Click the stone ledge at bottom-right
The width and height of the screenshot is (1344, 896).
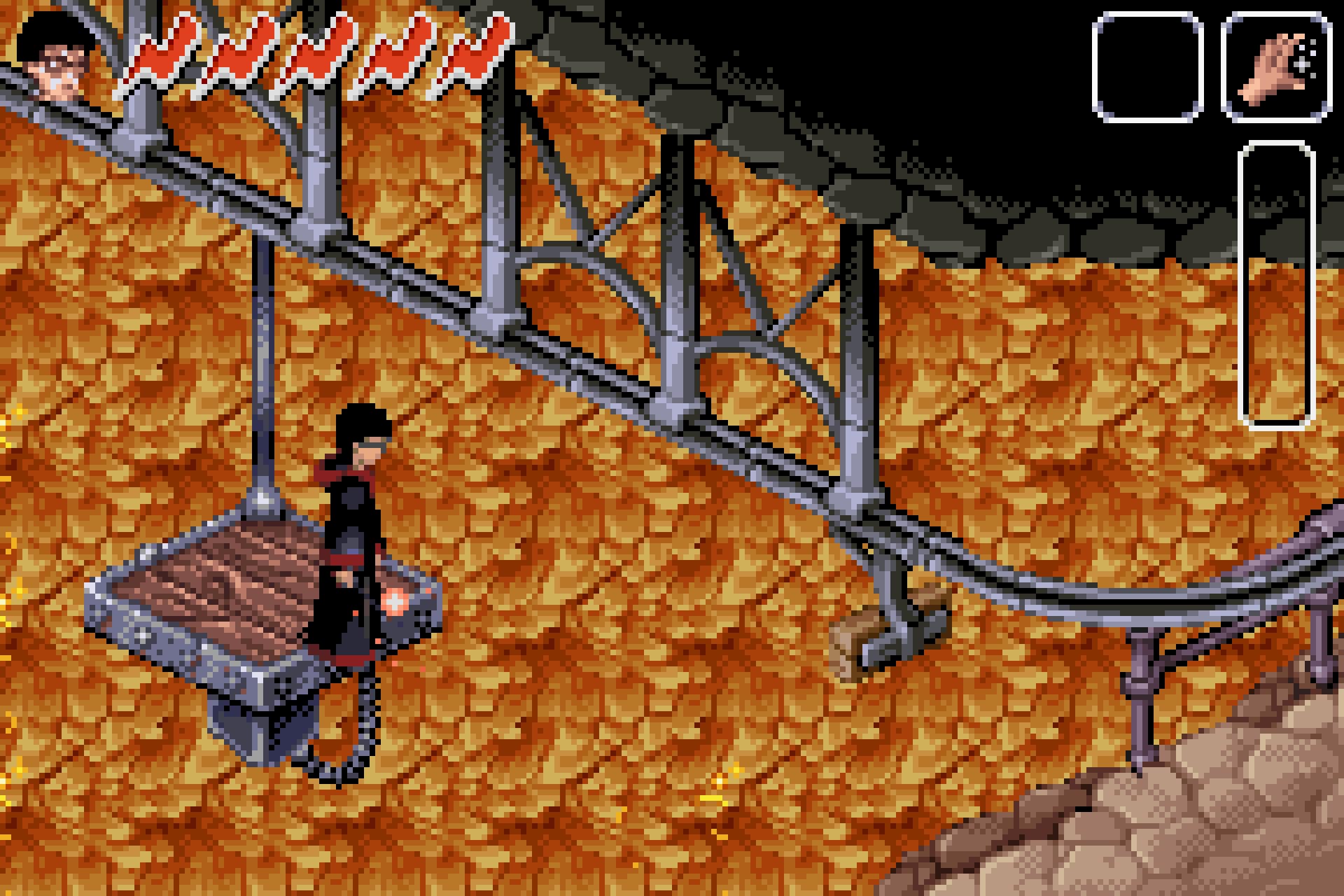click(1225, 826)
